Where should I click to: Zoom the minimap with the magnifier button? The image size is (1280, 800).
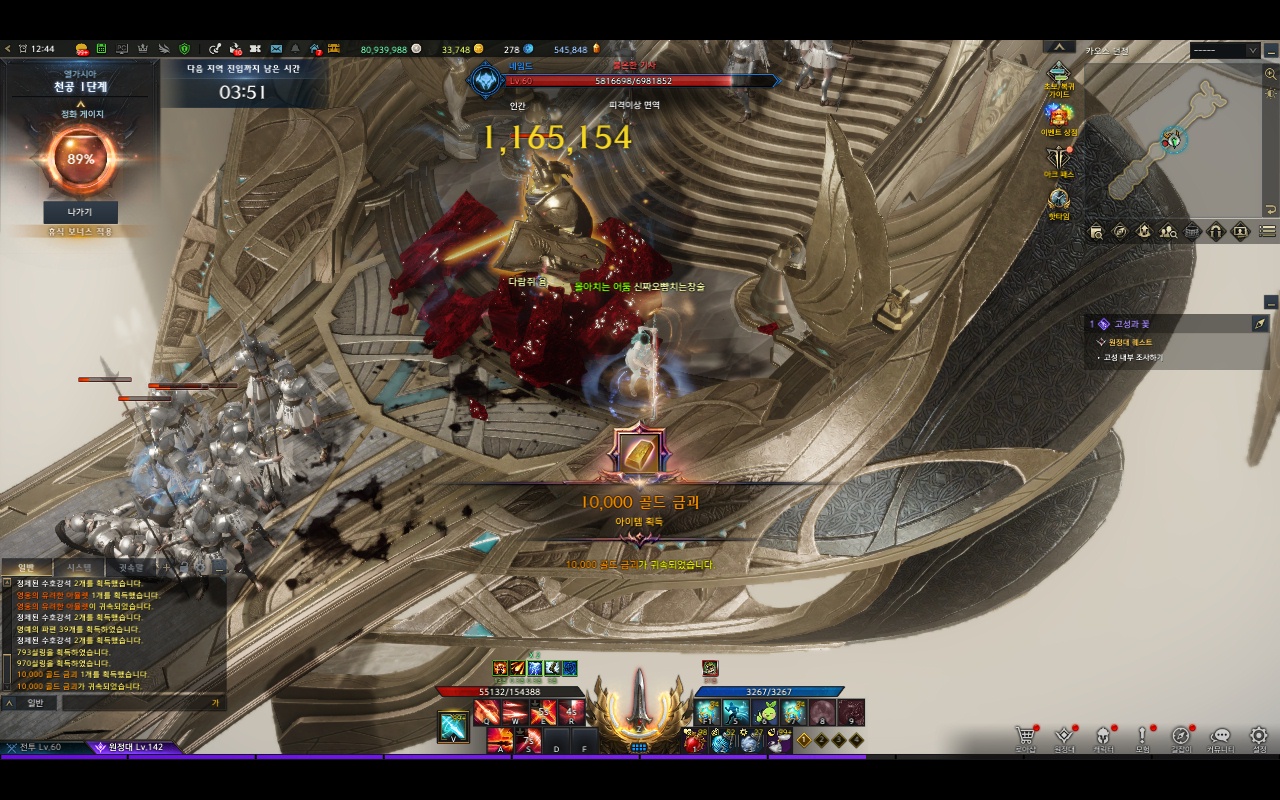[x=1270, y=74]
